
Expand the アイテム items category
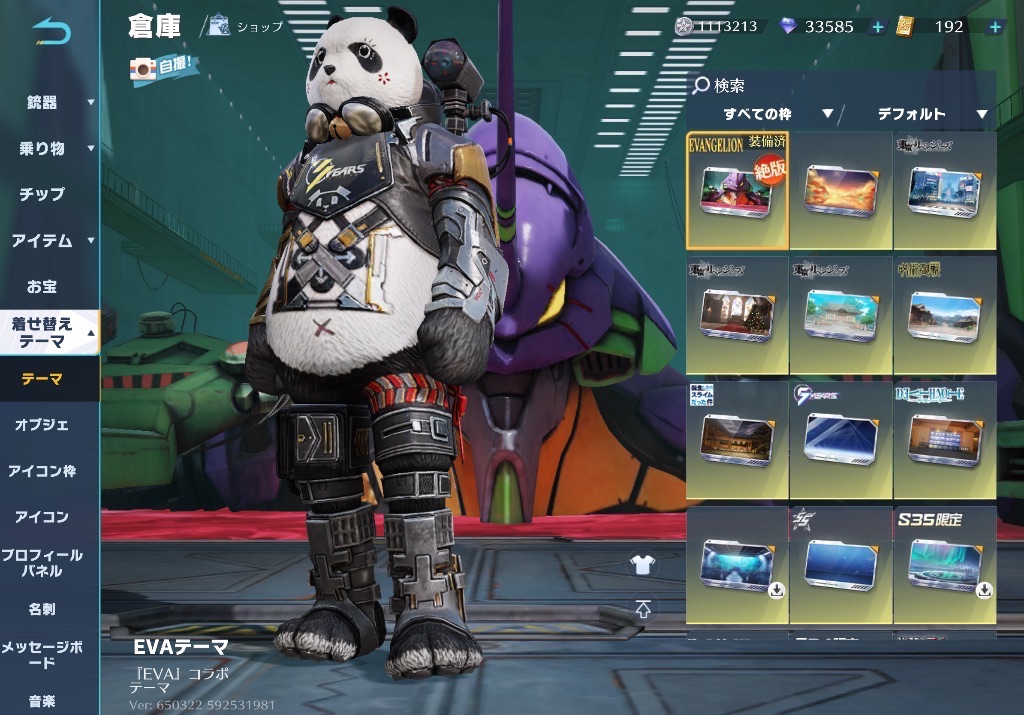(49, 240)
